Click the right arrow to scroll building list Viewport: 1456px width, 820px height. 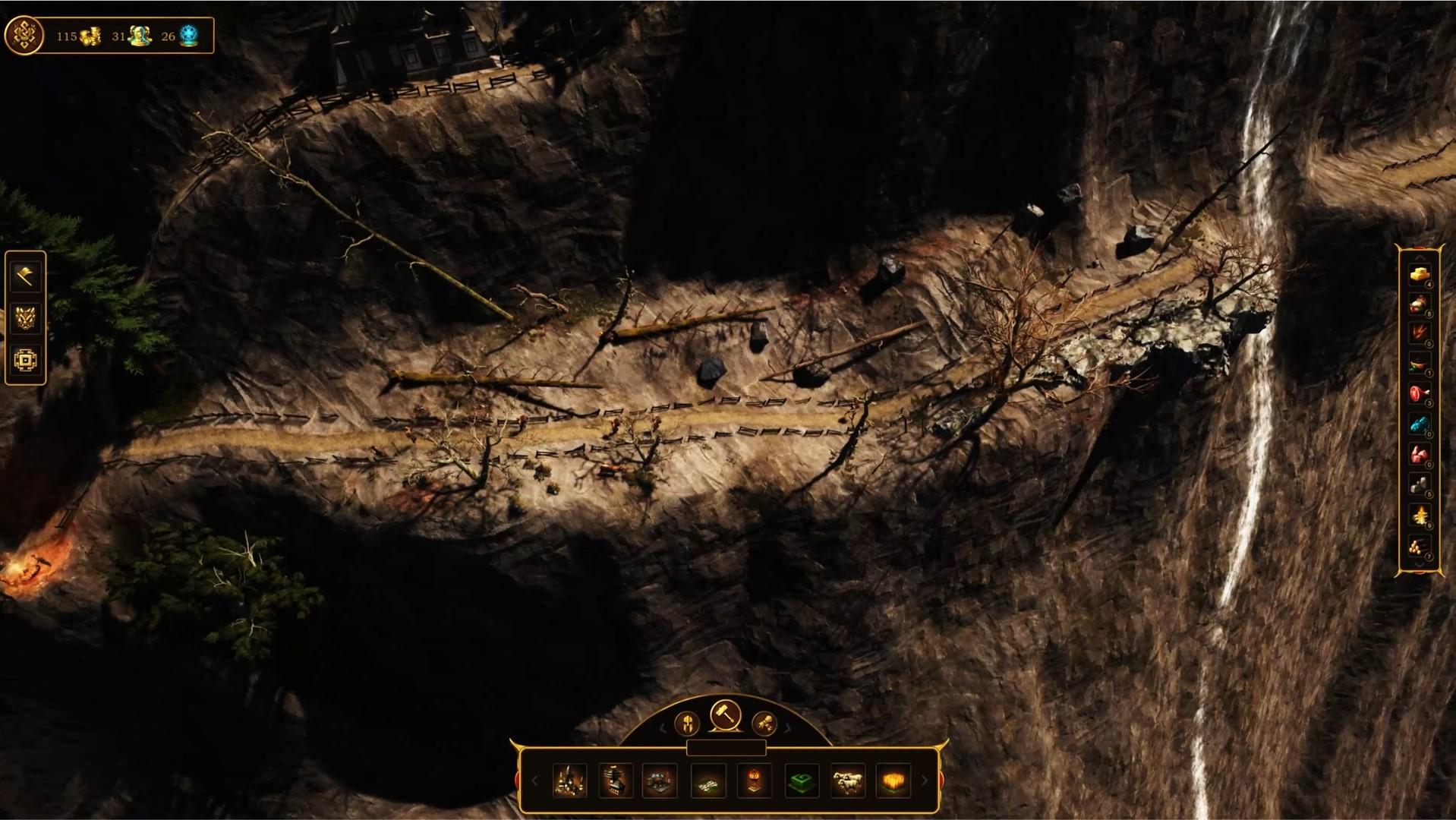923,781
